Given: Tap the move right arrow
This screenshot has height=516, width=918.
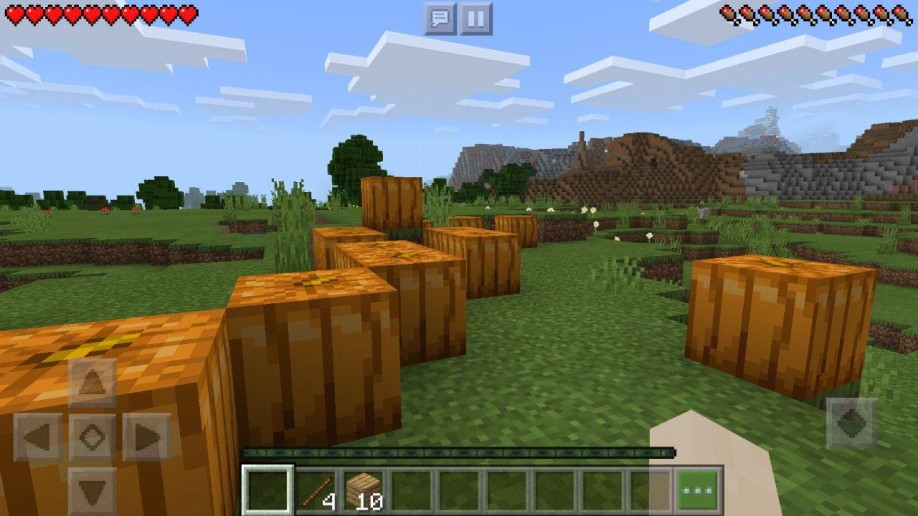Looking at the screenshot, I should [x=147, y=437].
